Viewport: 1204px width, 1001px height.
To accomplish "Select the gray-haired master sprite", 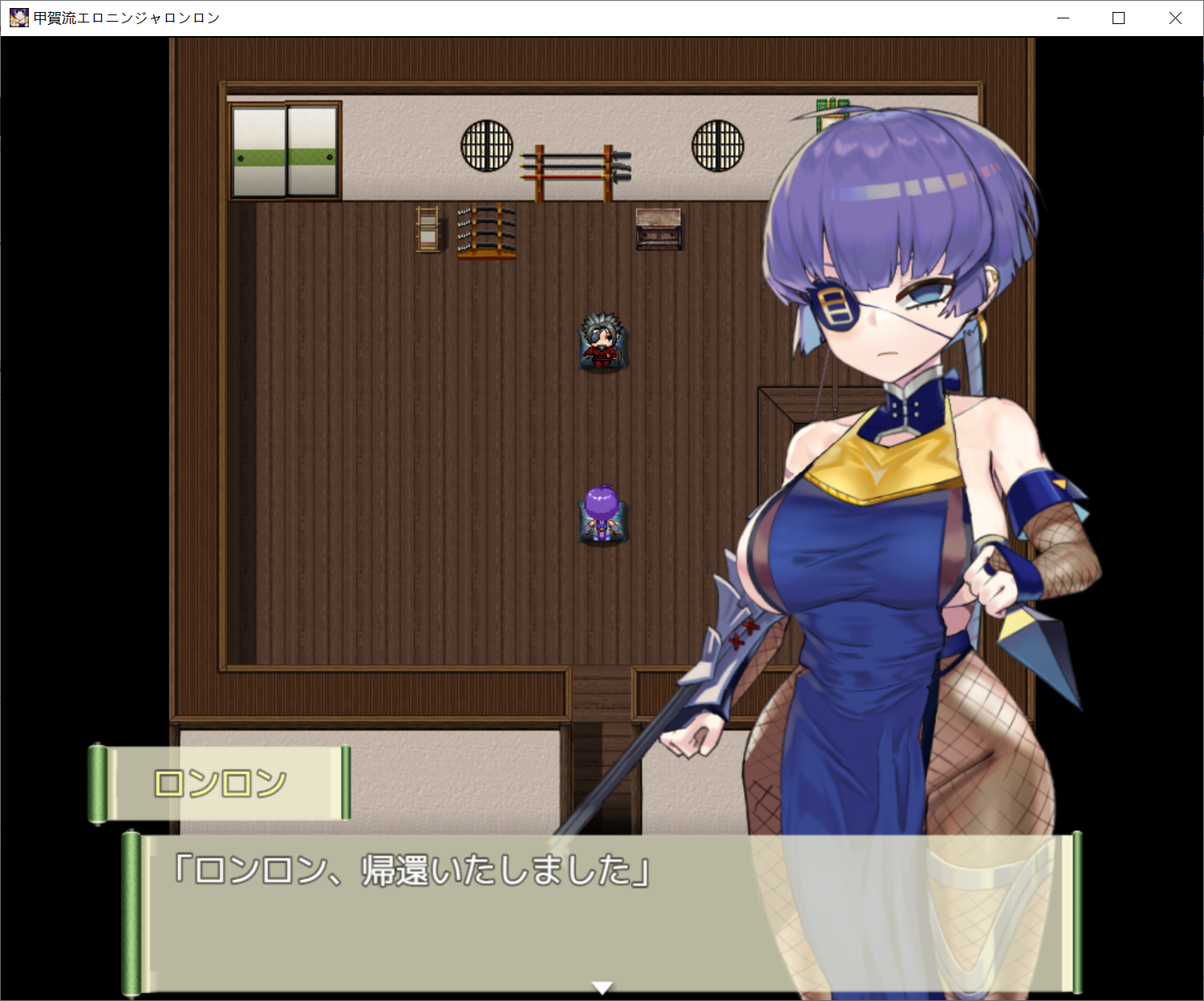I will (602, 342).
